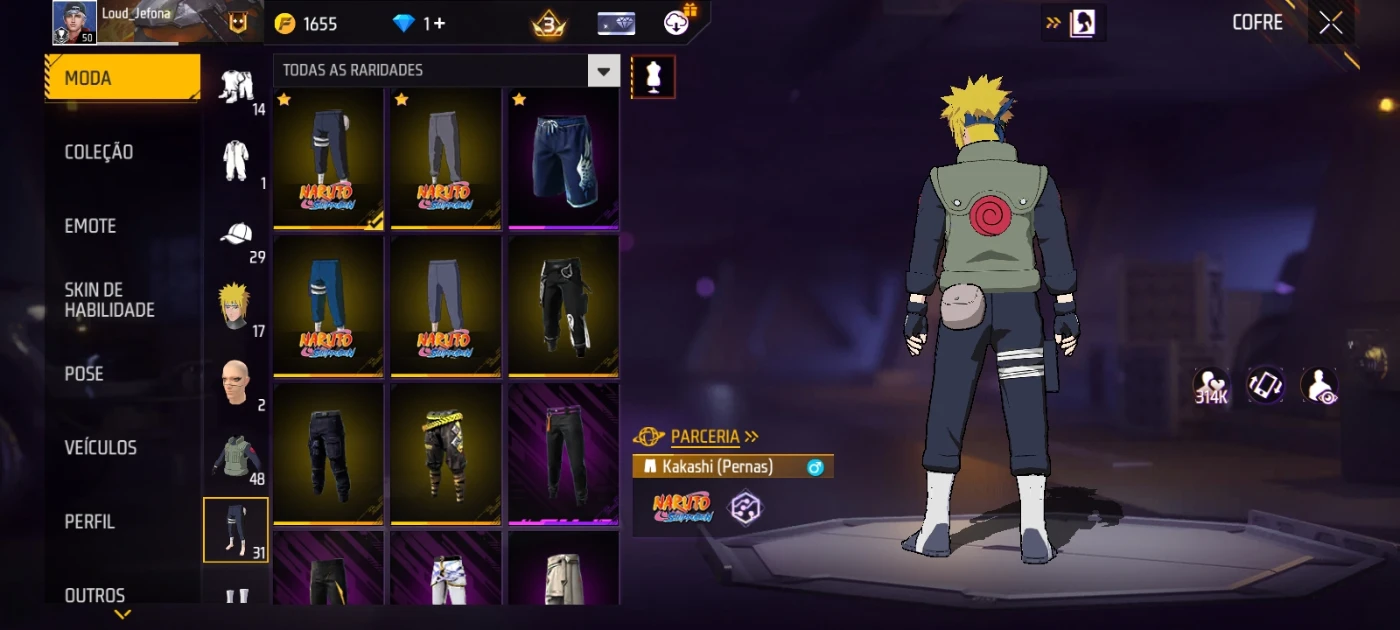
Task: Open the Veículos section
Action: (101, 448)
